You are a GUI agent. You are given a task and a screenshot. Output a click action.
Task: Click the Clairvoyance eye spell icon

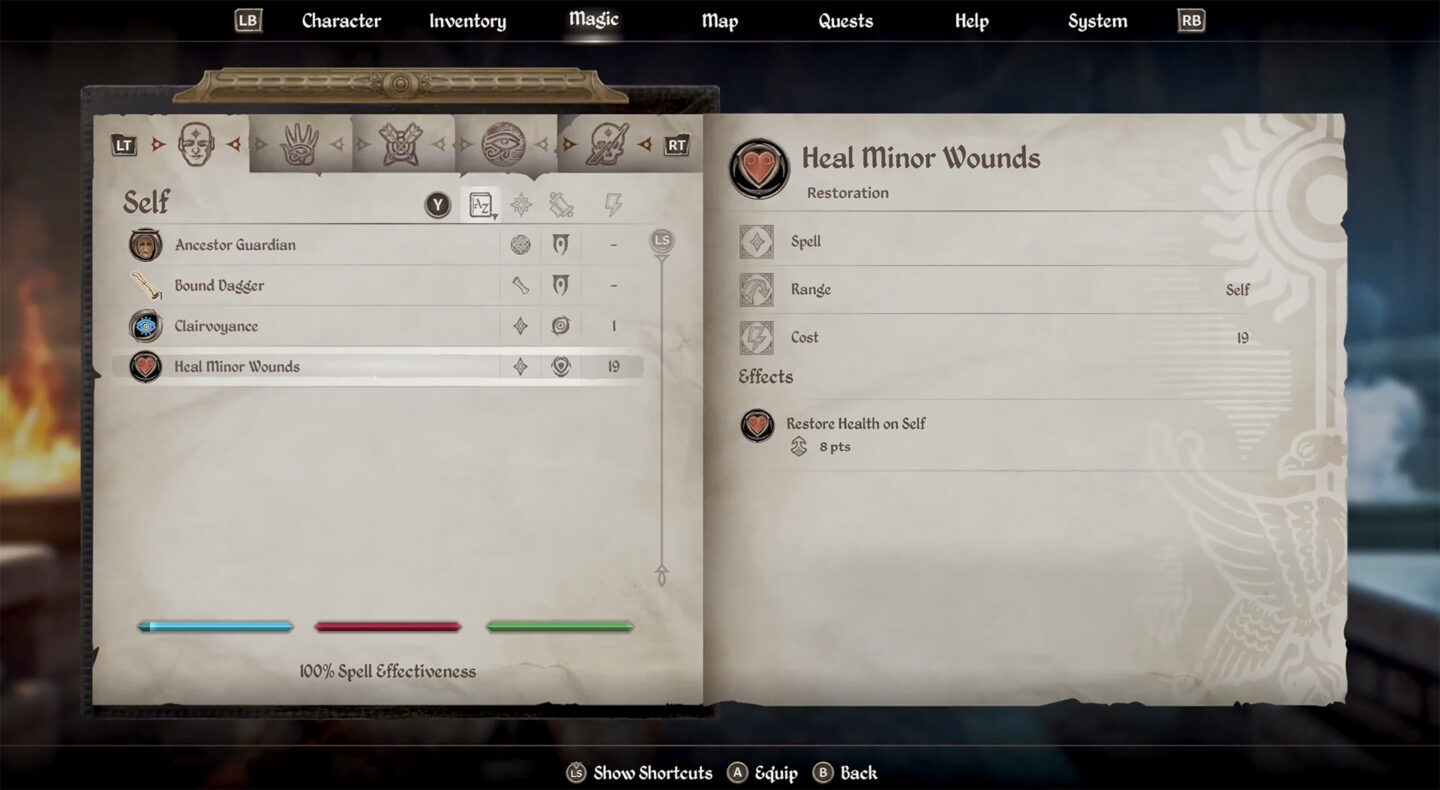pos(145,326)
